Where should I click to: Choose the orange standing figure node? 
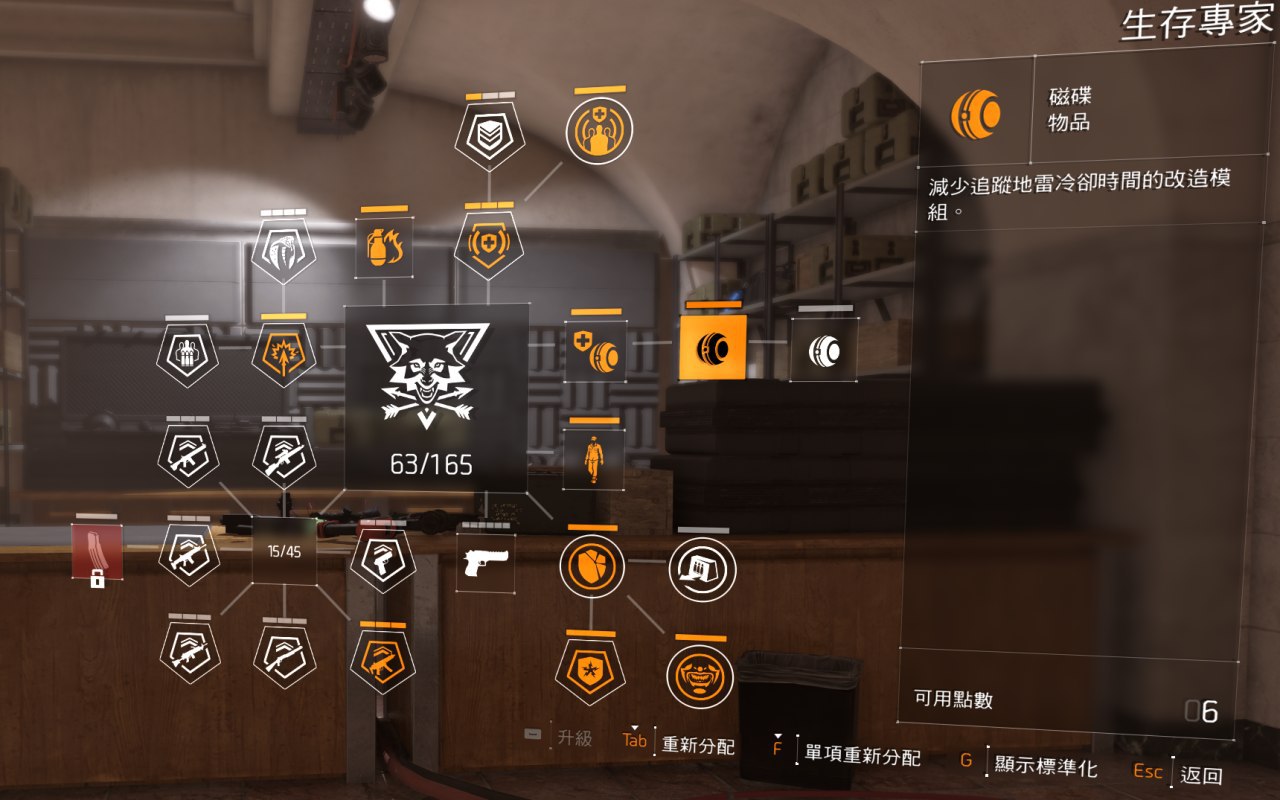[x=593, y=459]
